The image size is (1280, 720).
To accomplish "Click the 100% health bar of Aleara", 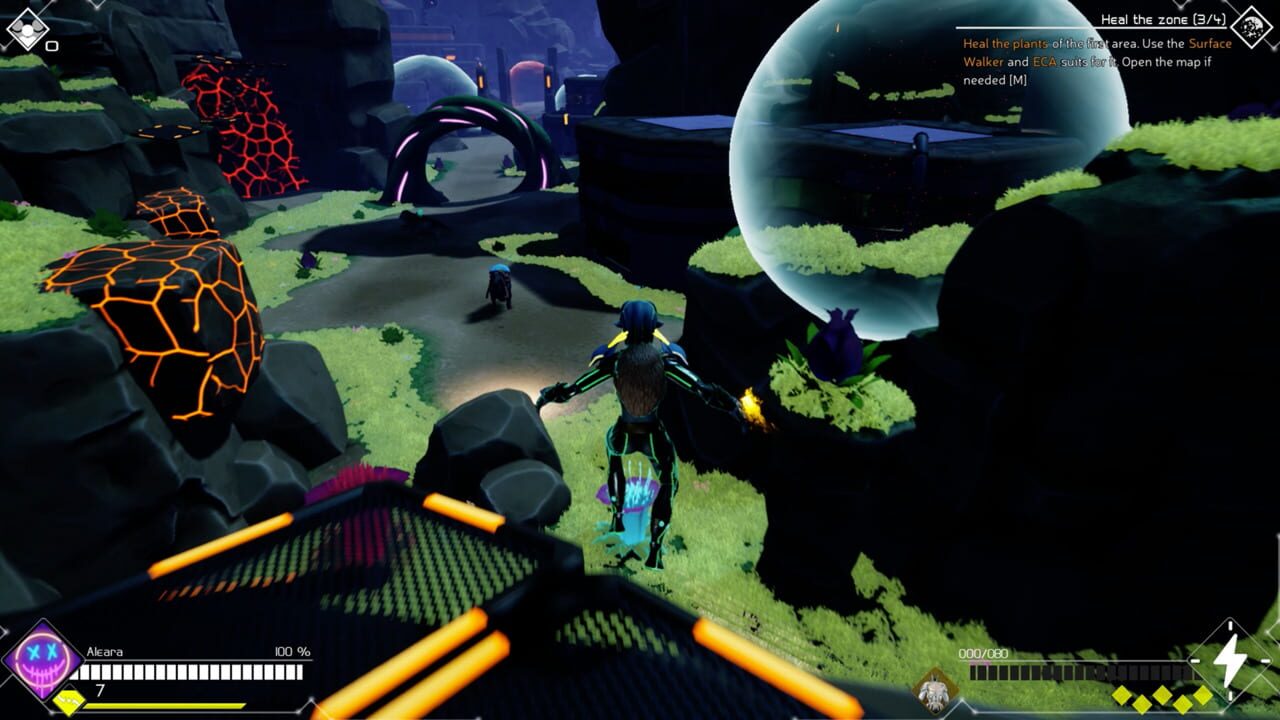I will pos(188,672).
